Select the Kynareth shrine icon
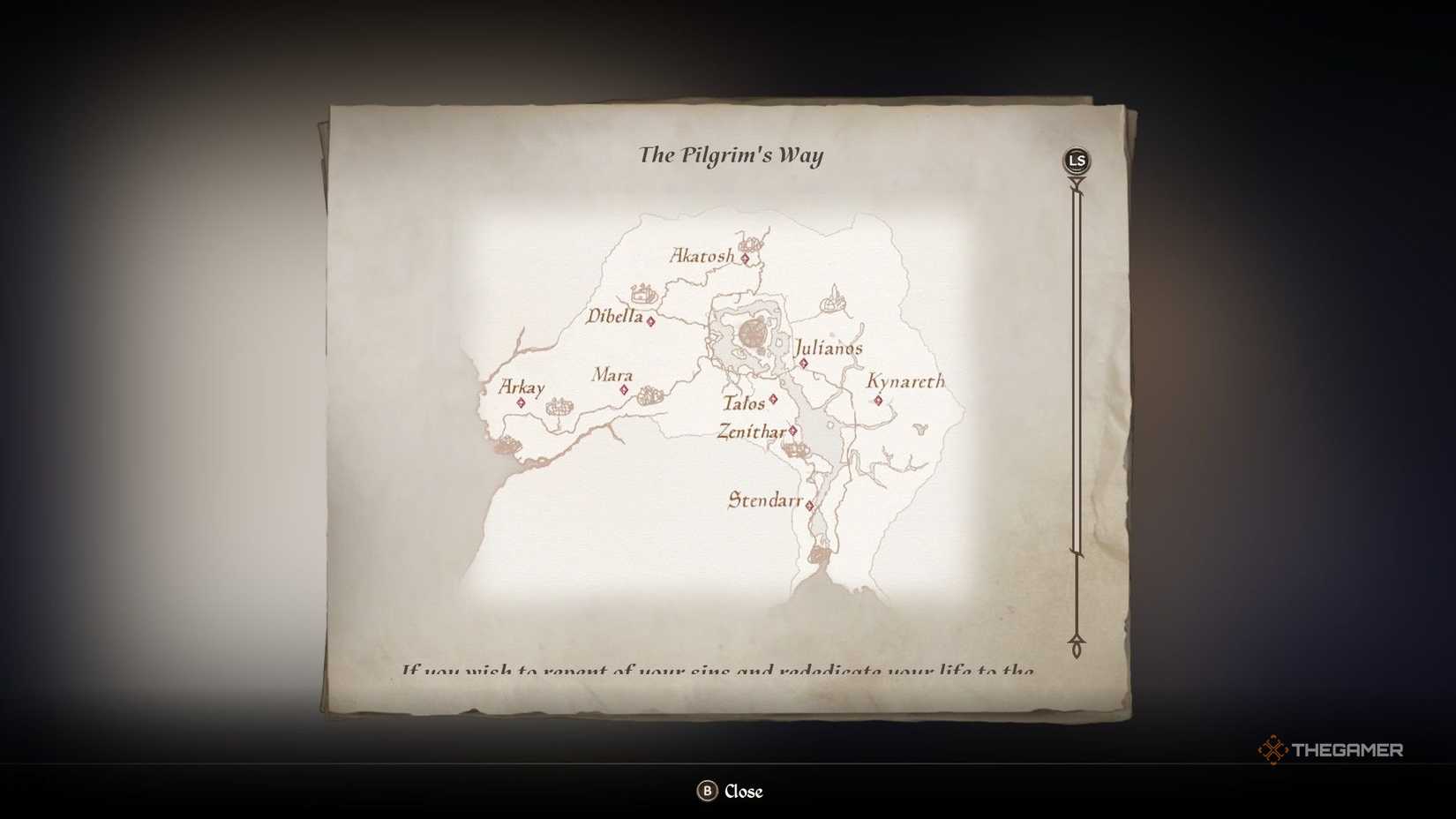The image size is (1456, 819). 879,400
